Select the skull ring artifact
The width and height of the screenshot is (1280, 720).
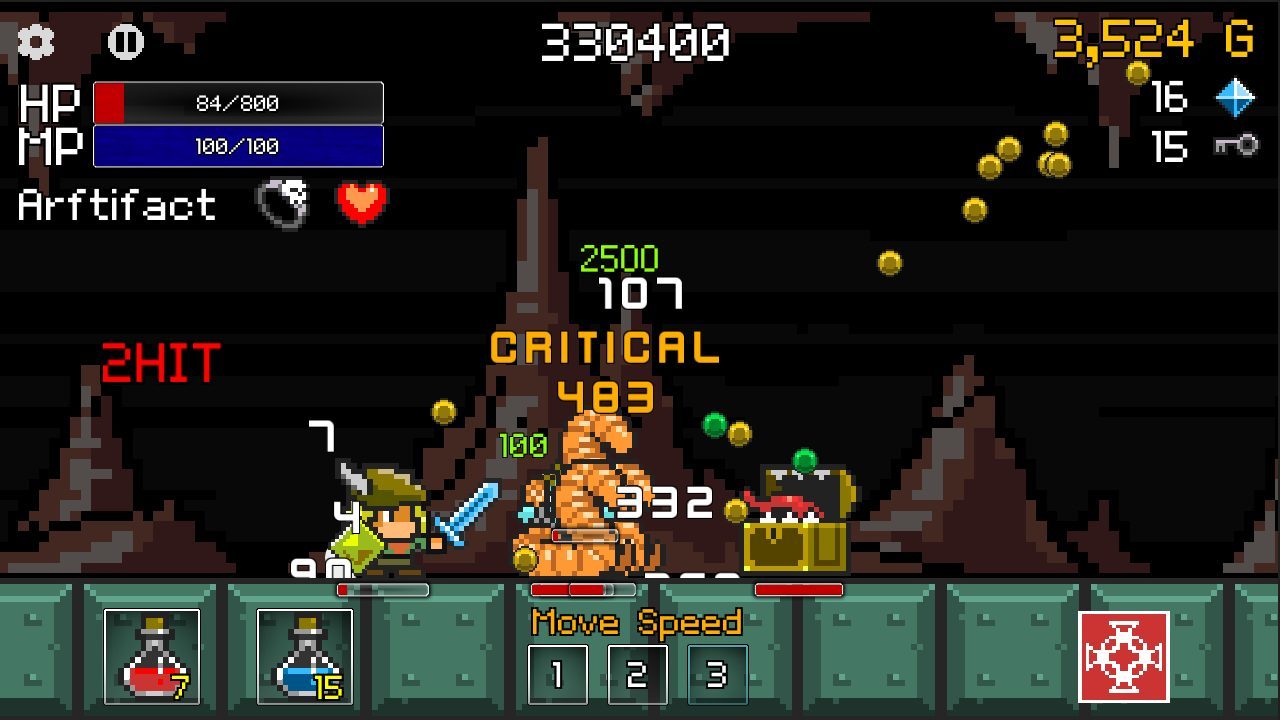pyautogui.click(x=283, y=203)
